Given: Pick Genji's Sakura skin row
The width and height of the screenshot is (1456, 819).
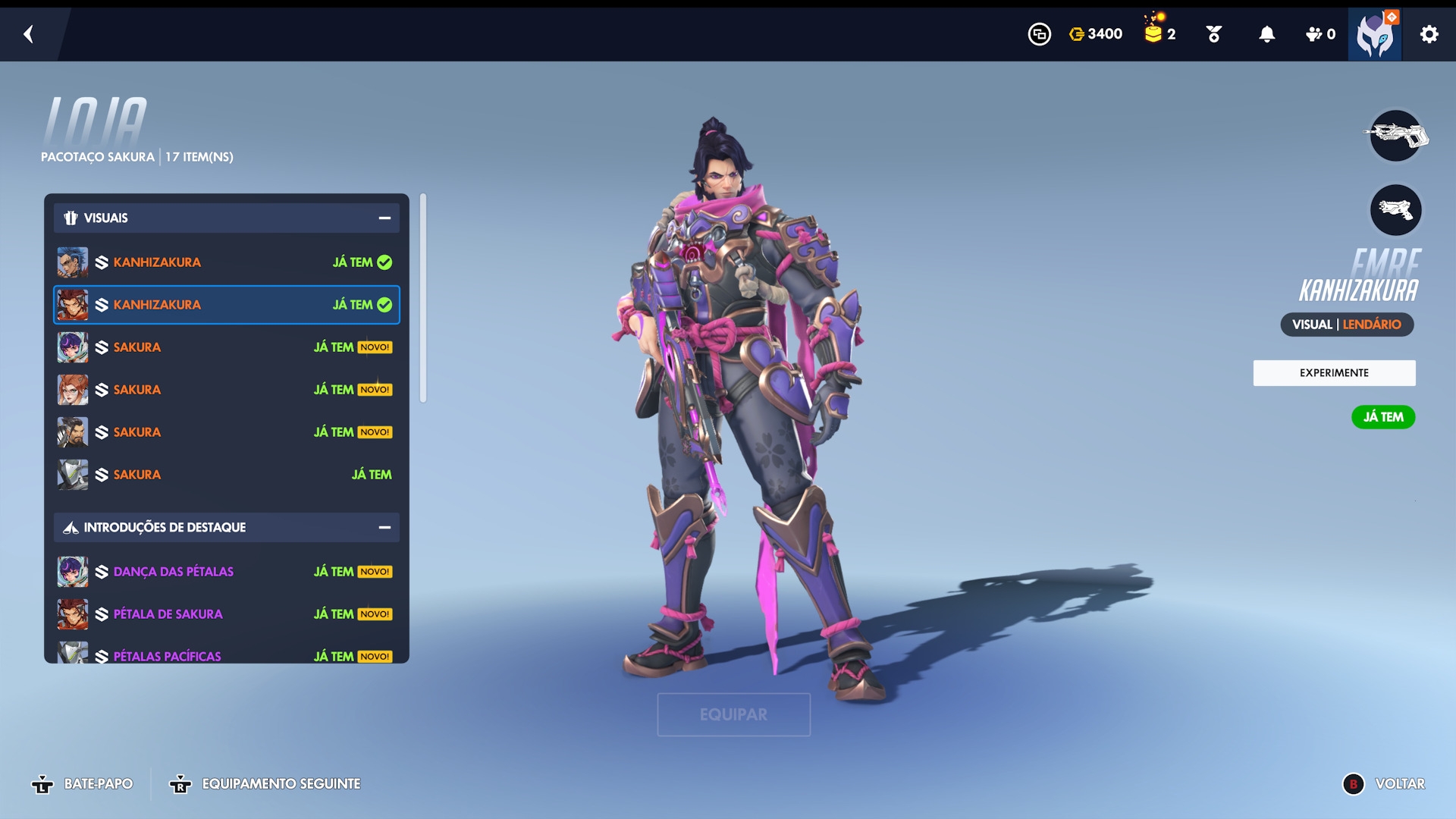Looking at the screenshot, I should (x=226, y=475).
